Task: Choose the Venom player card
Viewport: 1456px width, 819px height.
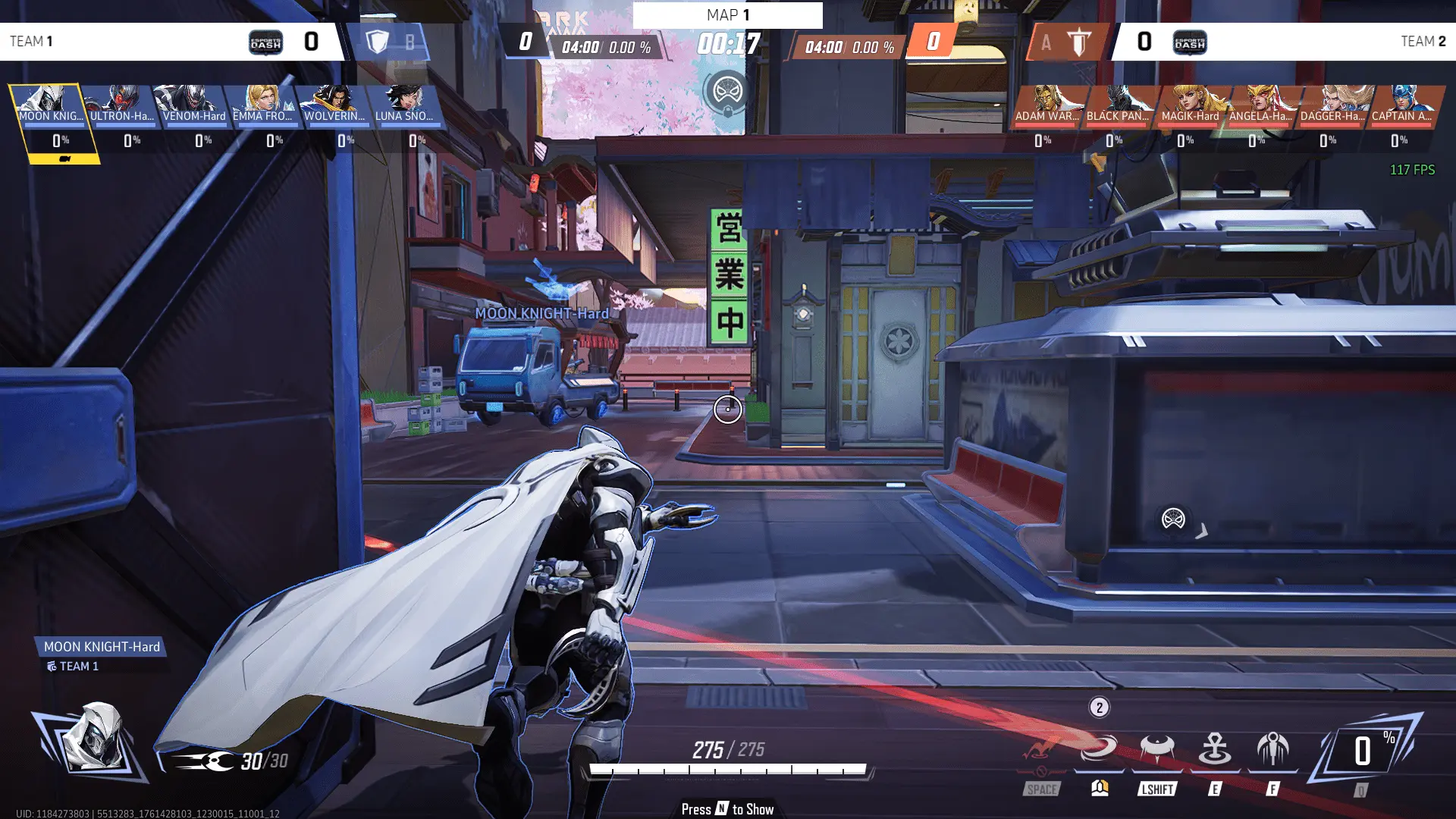Action: pyautogui.click(x=193, y=106)
